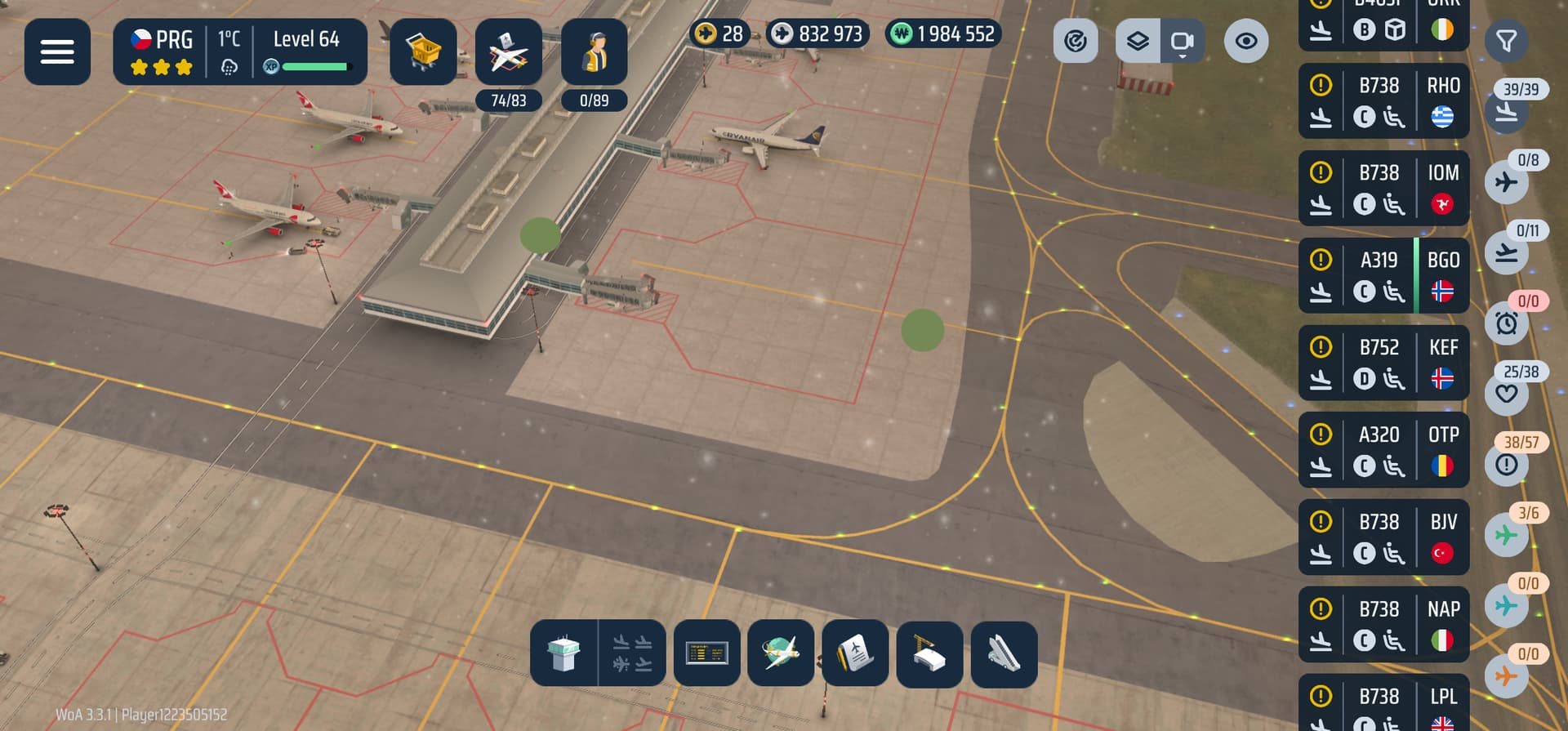Select the A319 flight to BGO
Image resolution: width=1568 pixels, height=731 pixels.
(1383, 276)
